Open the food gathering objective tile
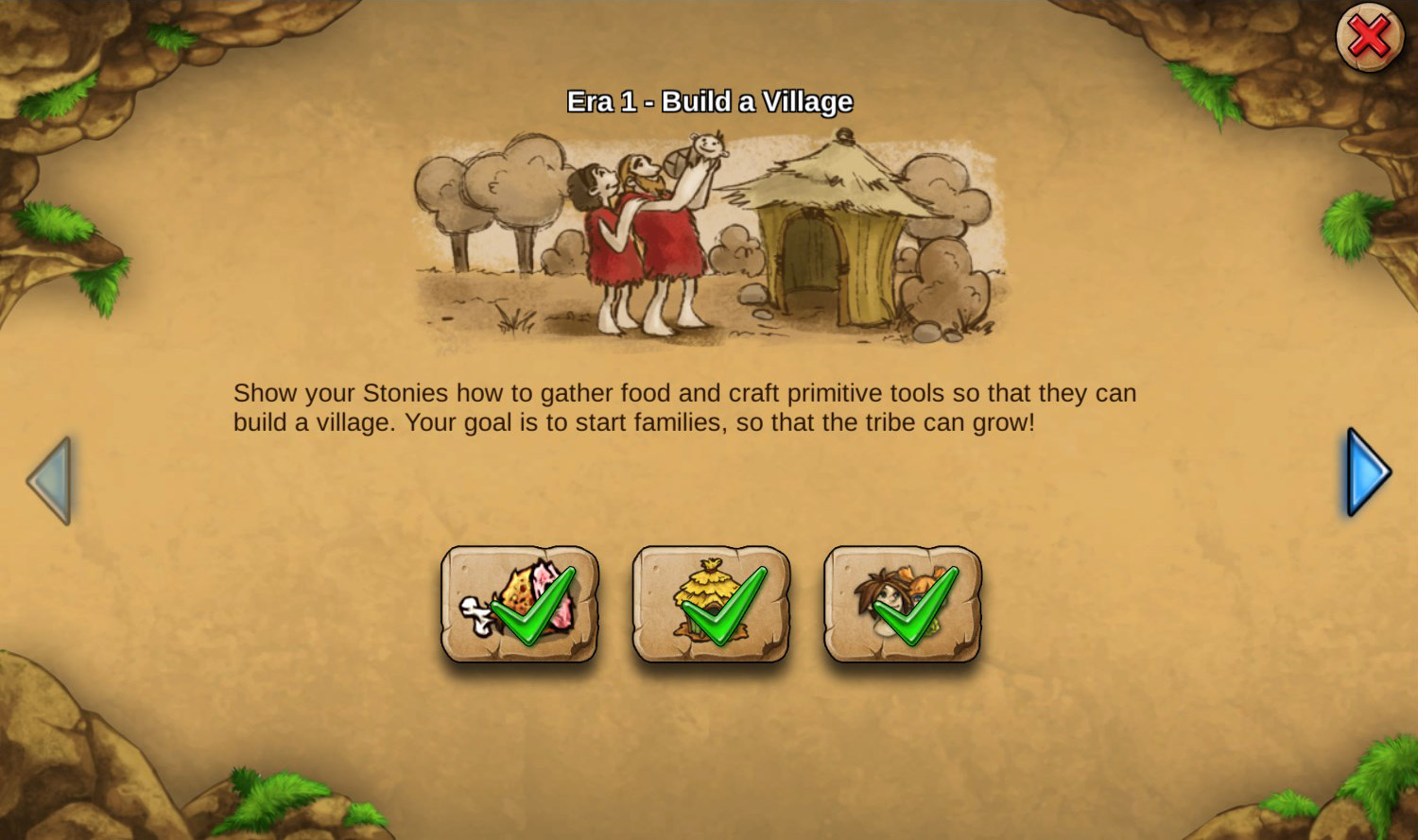Viewport: 1418px width, 840px height. [x=521, y=605]
